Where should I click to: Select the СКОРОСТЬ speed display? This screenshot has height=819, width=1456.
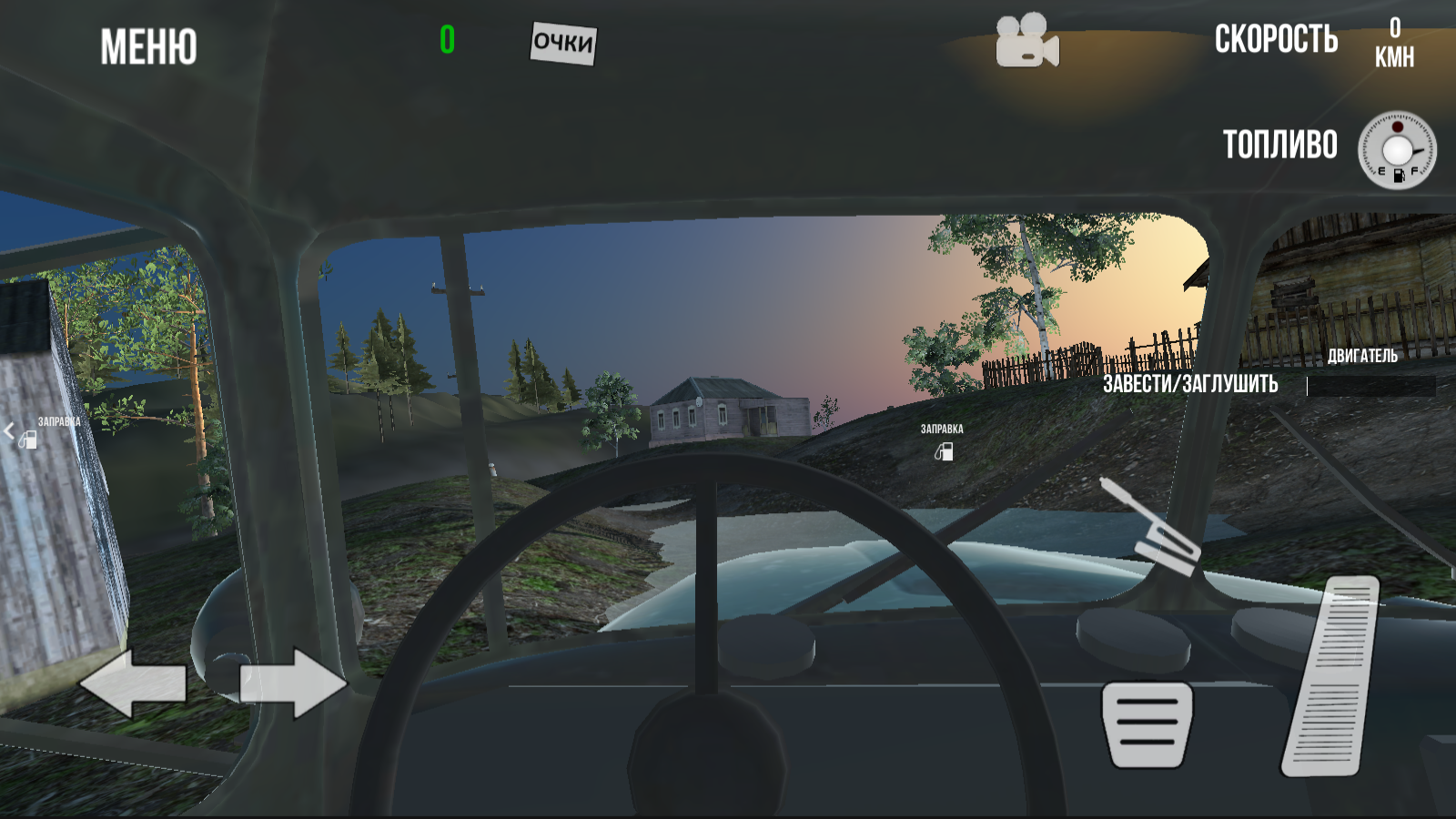[1276, 40]
